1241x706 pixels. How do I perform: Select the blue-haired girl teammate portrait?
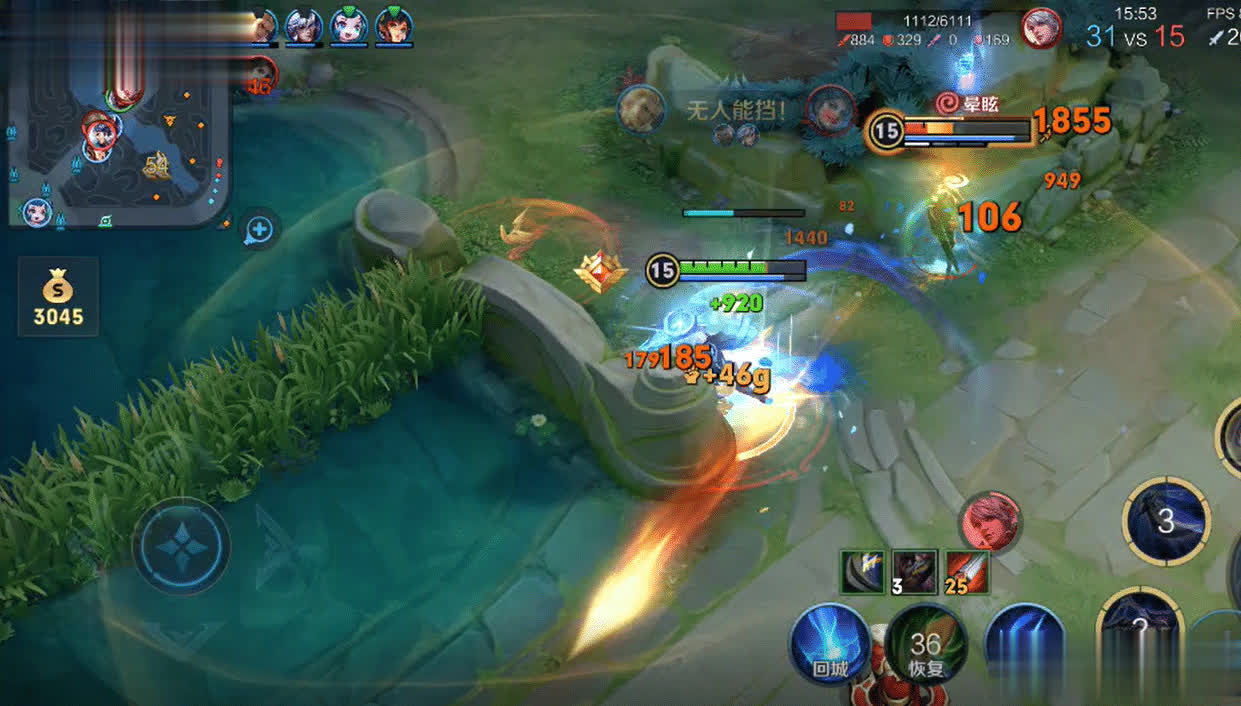[349, 26]
